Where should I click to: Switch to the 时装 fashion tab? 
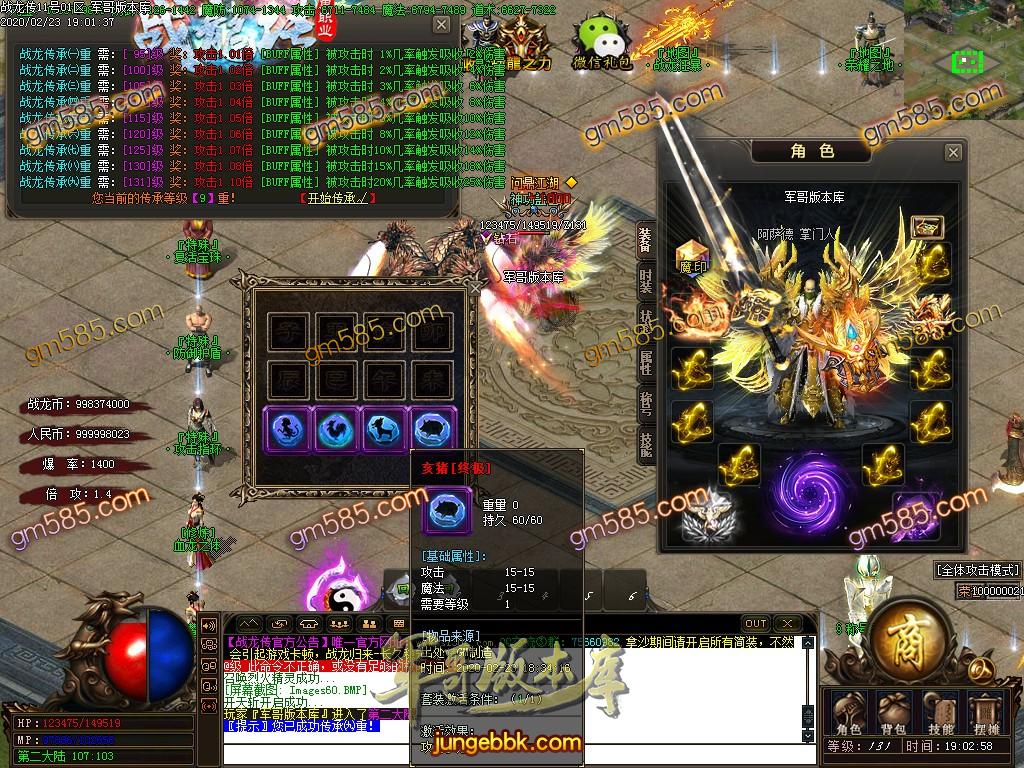(x=646, y=278)
